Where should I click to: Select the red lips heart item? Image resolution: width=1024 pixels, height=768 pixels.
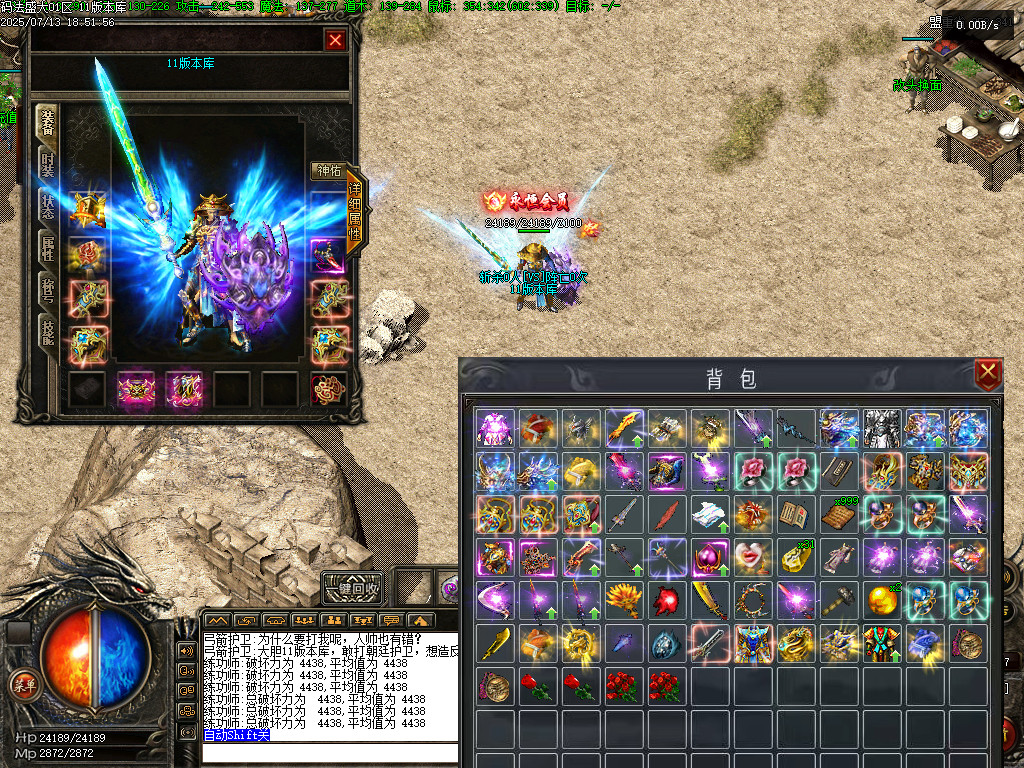click(753, 557)
